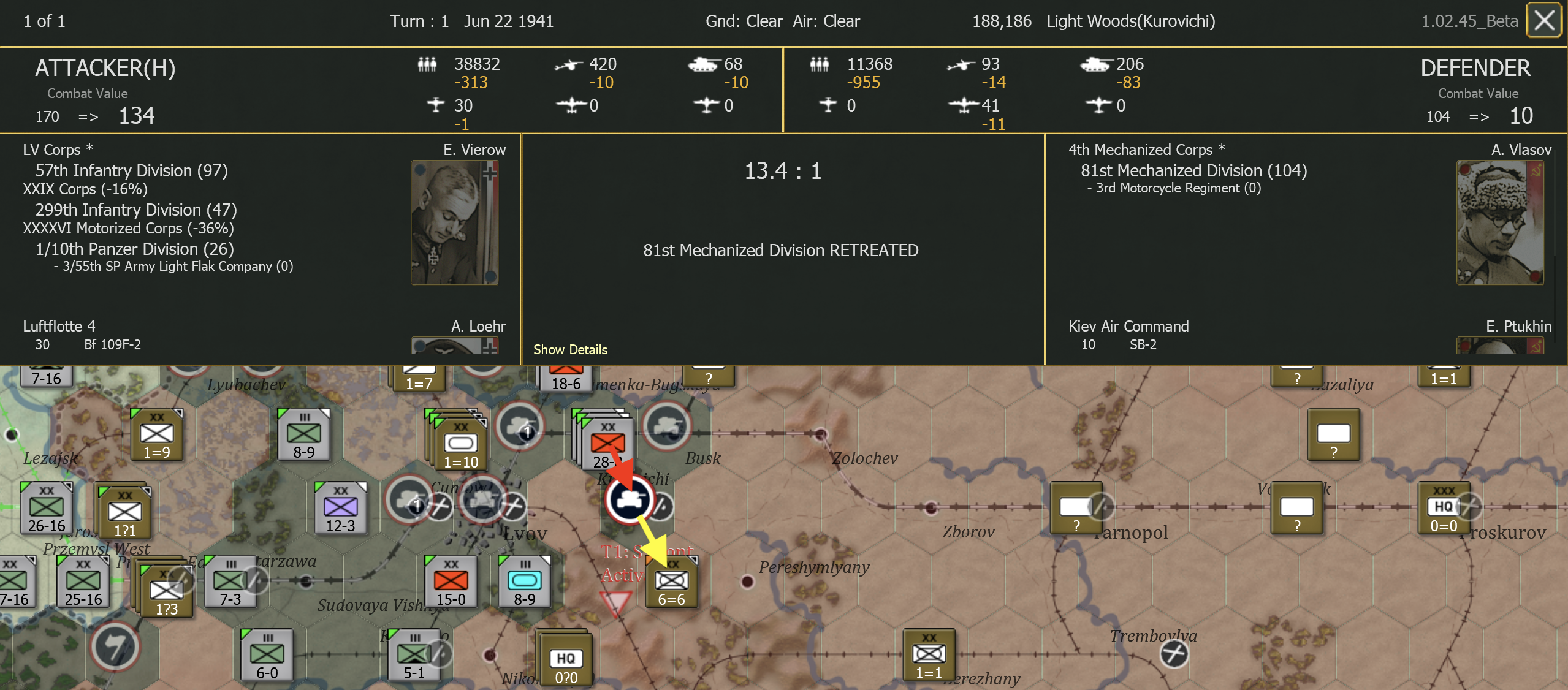Click the 13.4 : 1 odds ratio display
Screen dimensions: 1568x690
tap(782, 171)
